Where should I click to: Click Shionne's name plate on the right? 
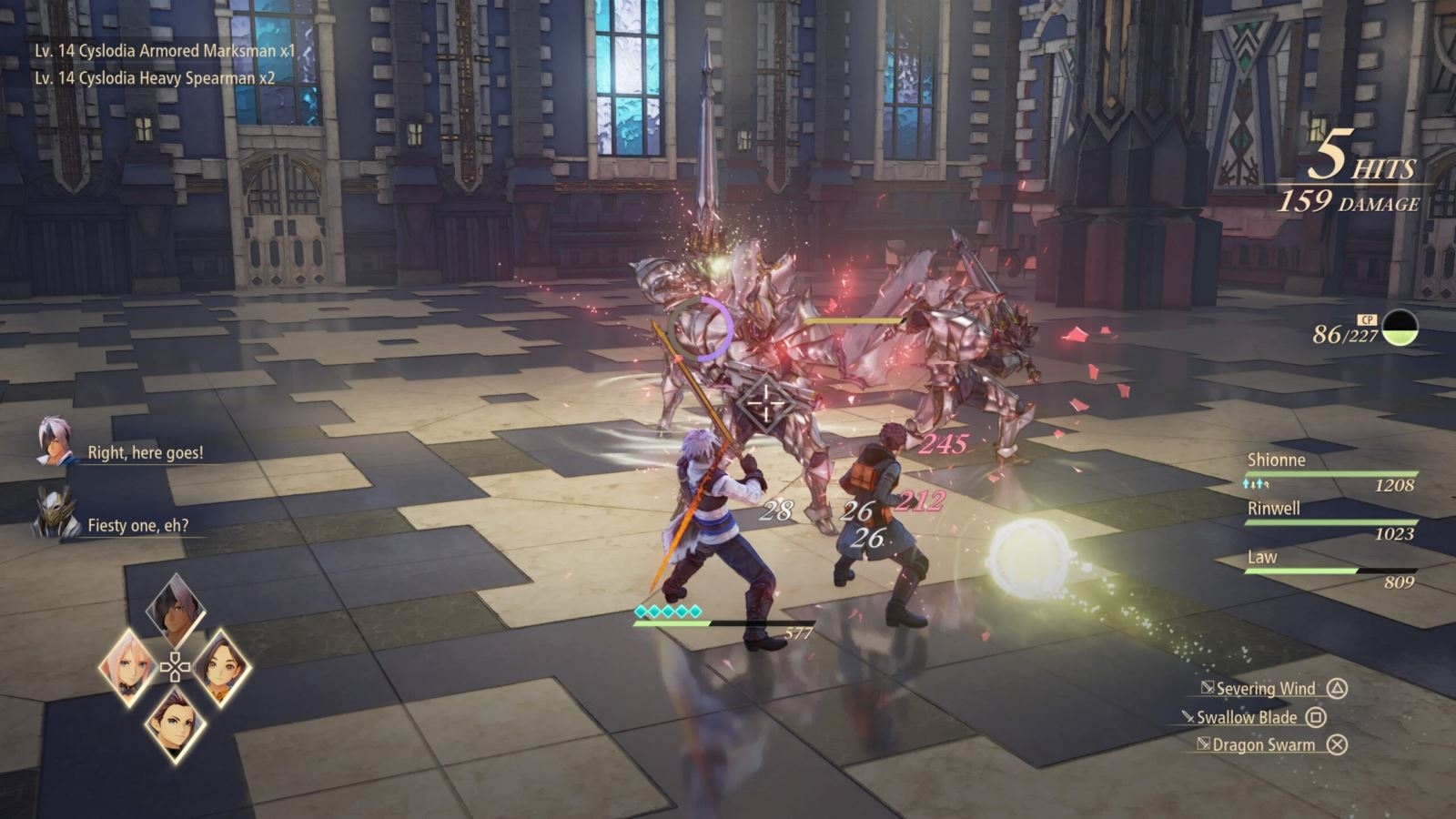tap(1276, 460)
